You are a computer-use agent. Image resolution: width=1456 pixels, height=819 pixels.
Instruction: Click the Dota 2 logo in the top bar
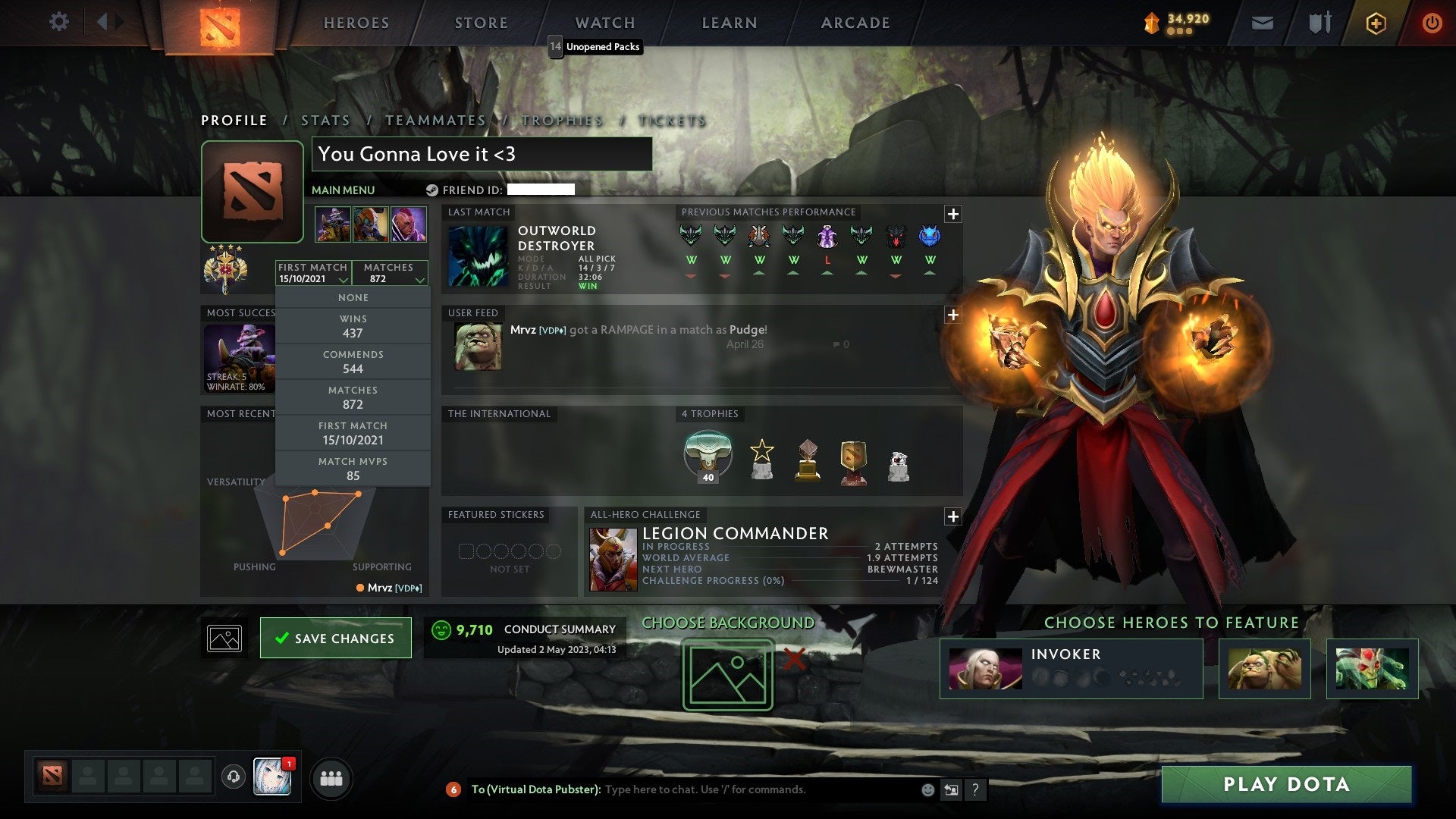coord(220,22)
